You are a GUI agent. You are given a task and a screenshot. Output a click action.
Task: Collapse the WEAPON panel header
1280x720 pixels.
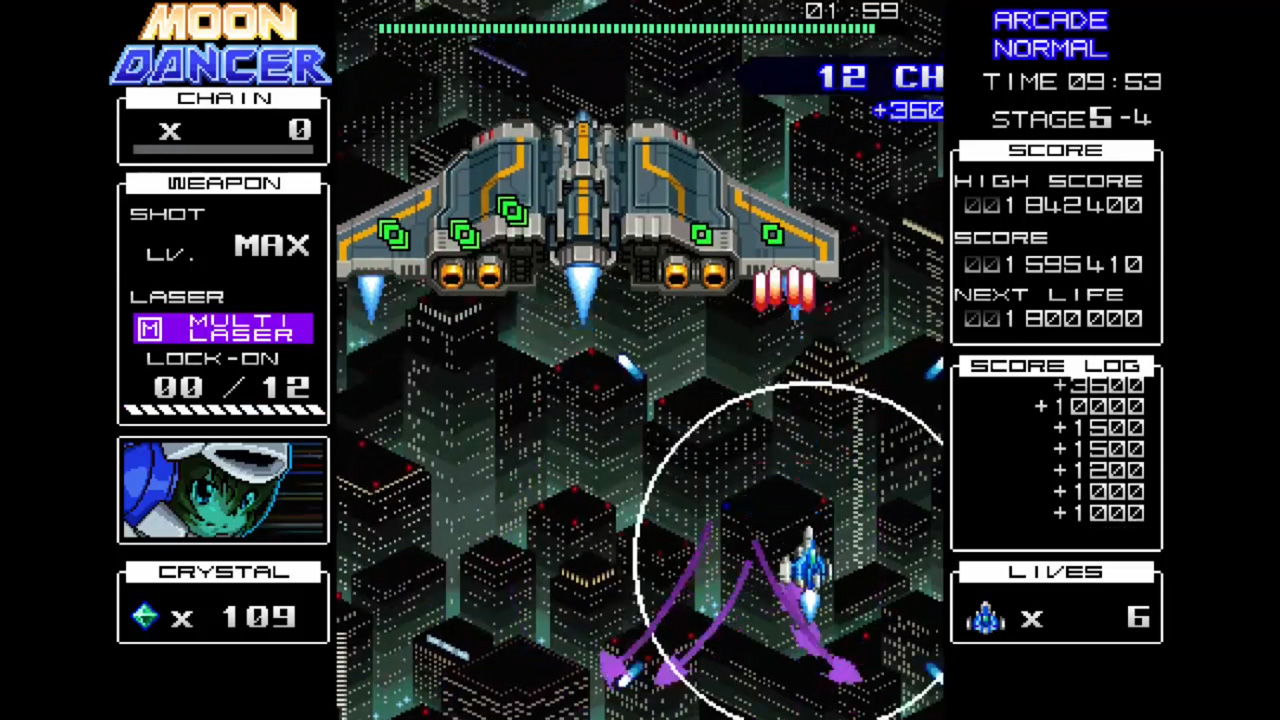tap(223, 183)
